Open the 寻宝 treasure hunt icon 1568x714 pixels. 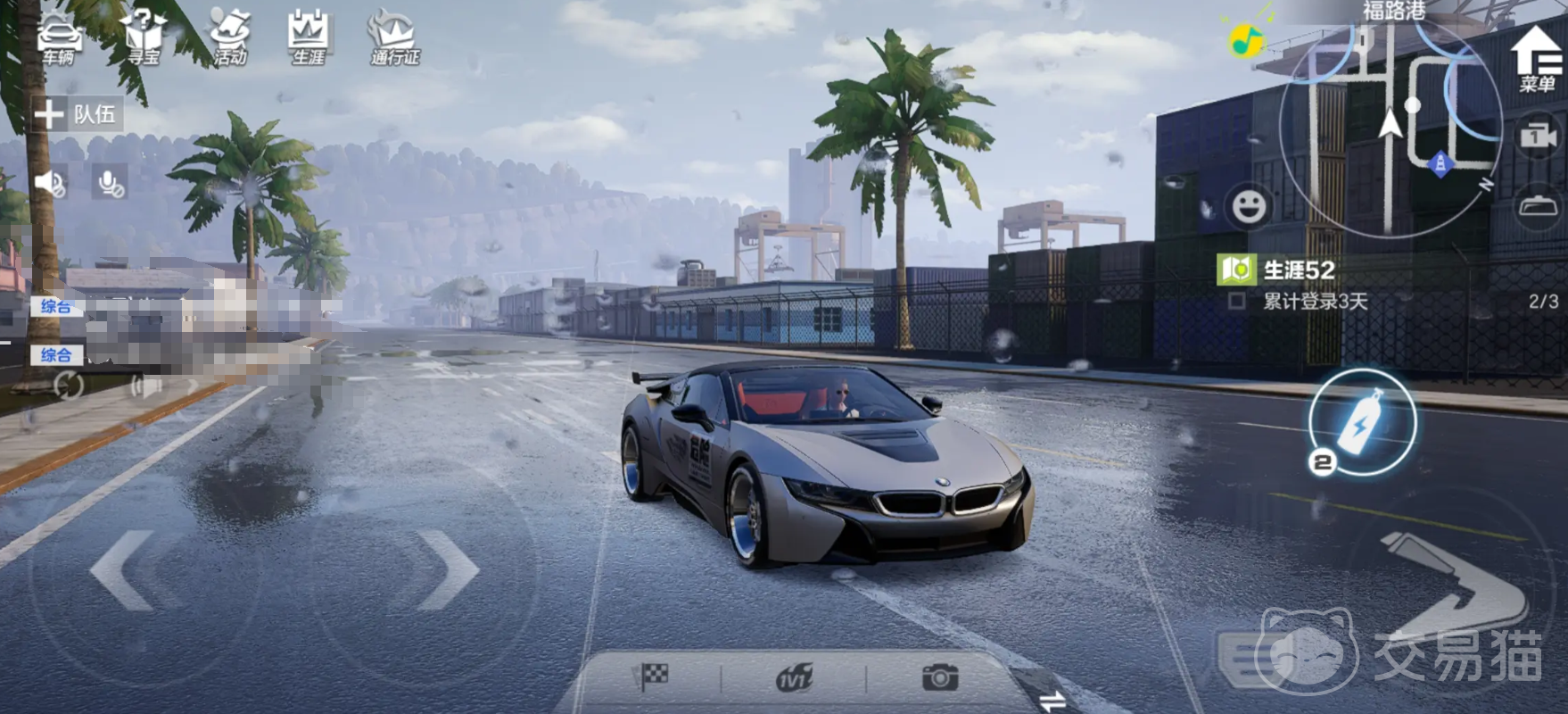click(143, 39)
